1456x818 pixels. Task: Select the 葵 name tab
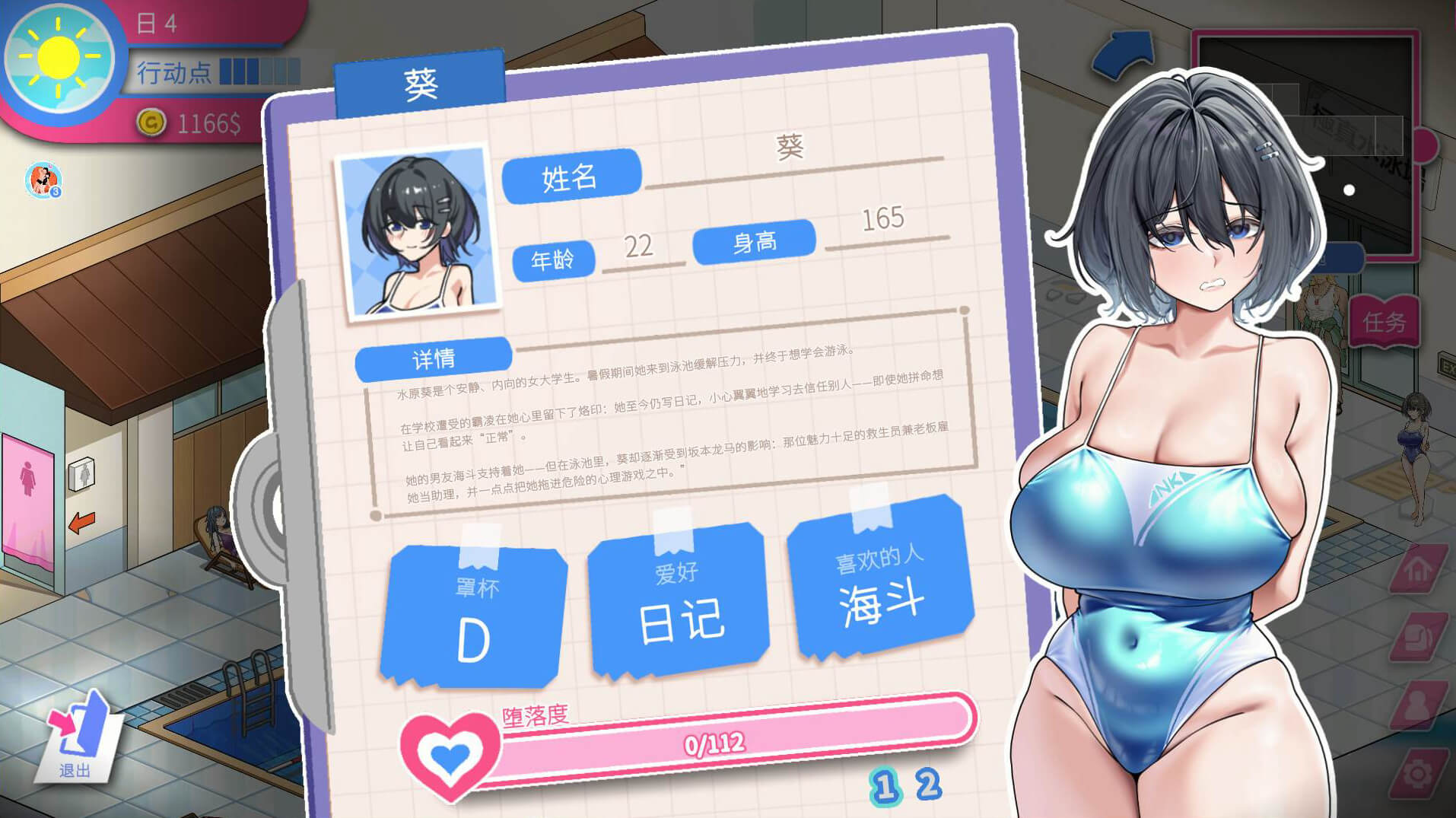click(420, 84)
